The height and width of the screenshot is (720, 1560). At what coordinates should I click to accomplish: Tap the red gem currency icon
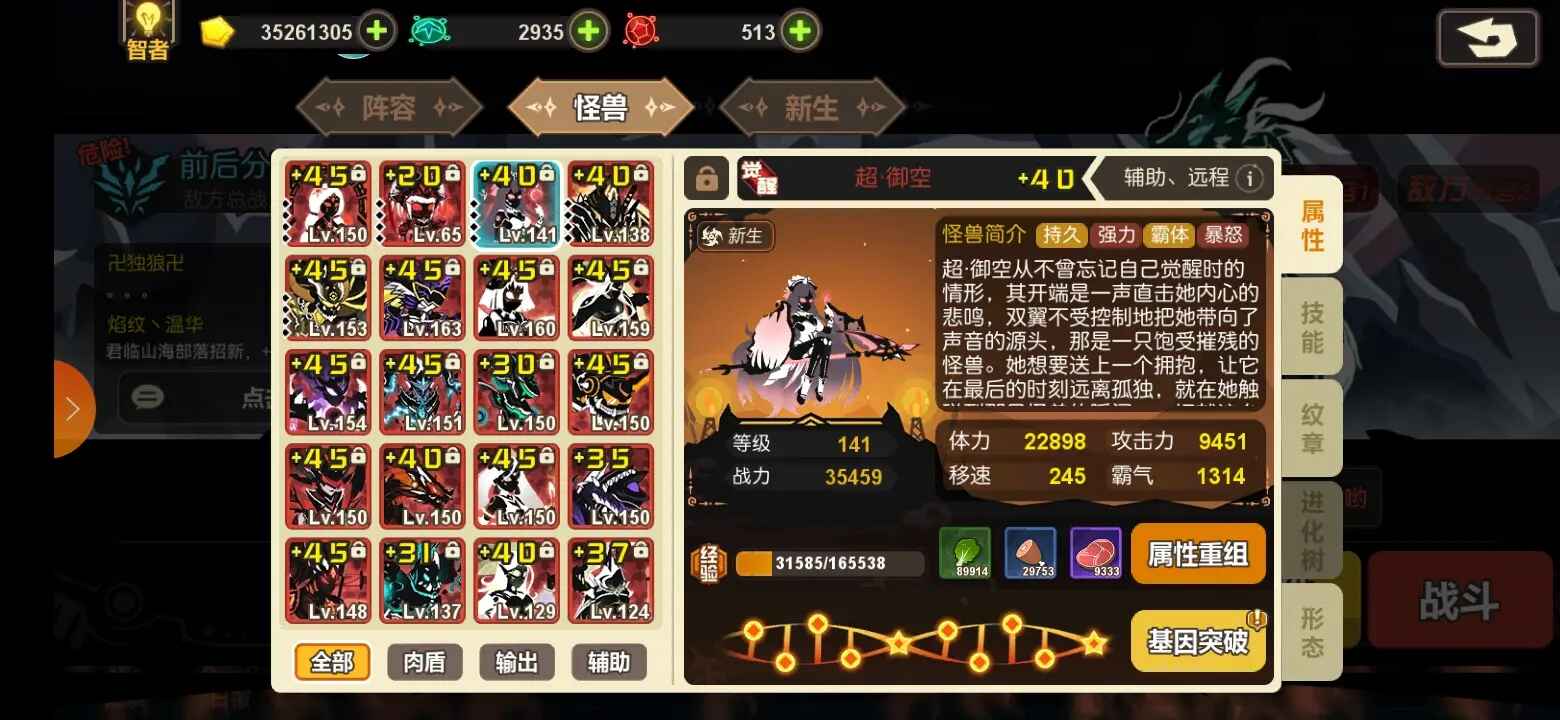641,31
